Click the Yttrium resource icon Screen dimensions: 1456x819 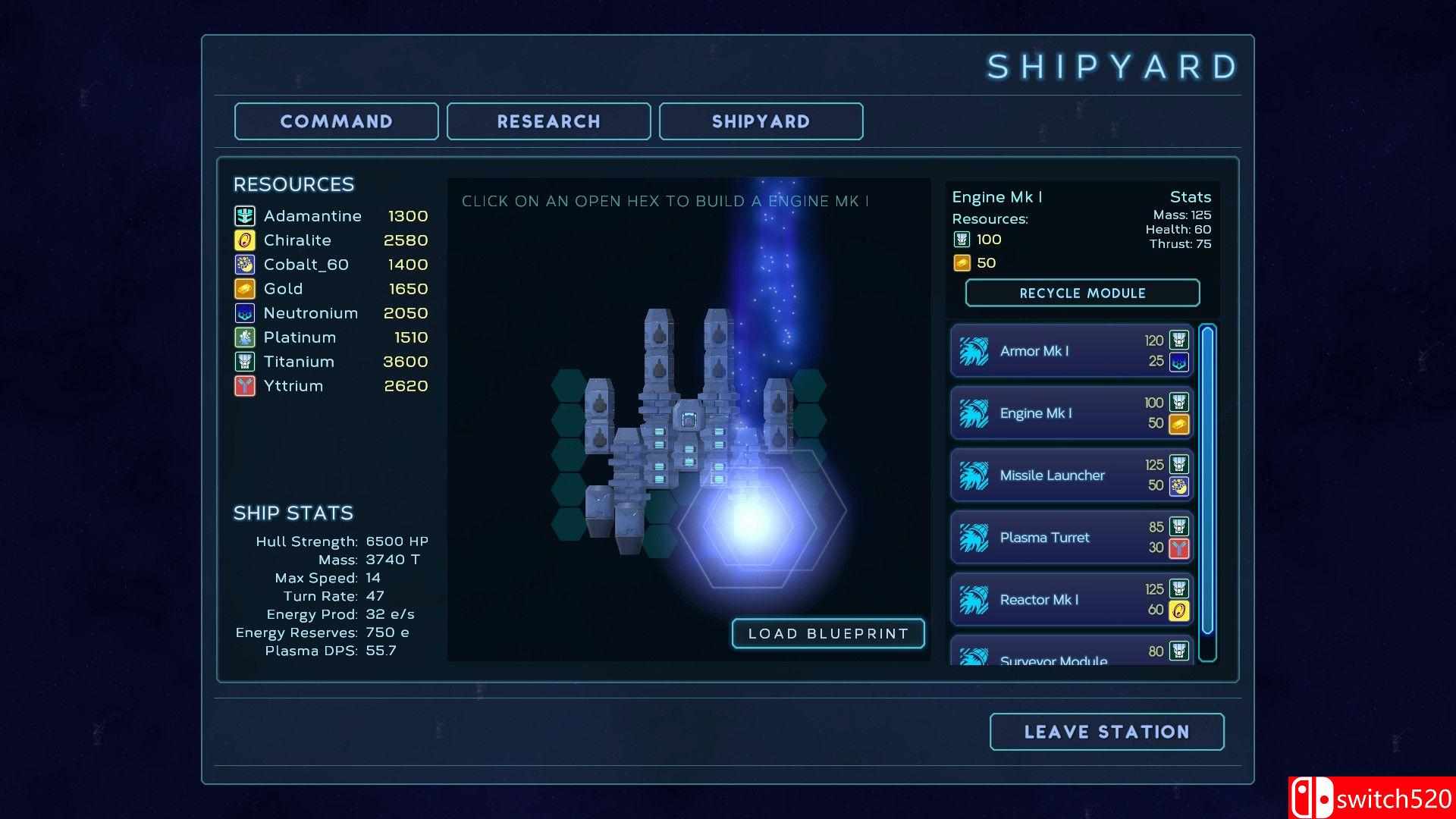[244, 386]
